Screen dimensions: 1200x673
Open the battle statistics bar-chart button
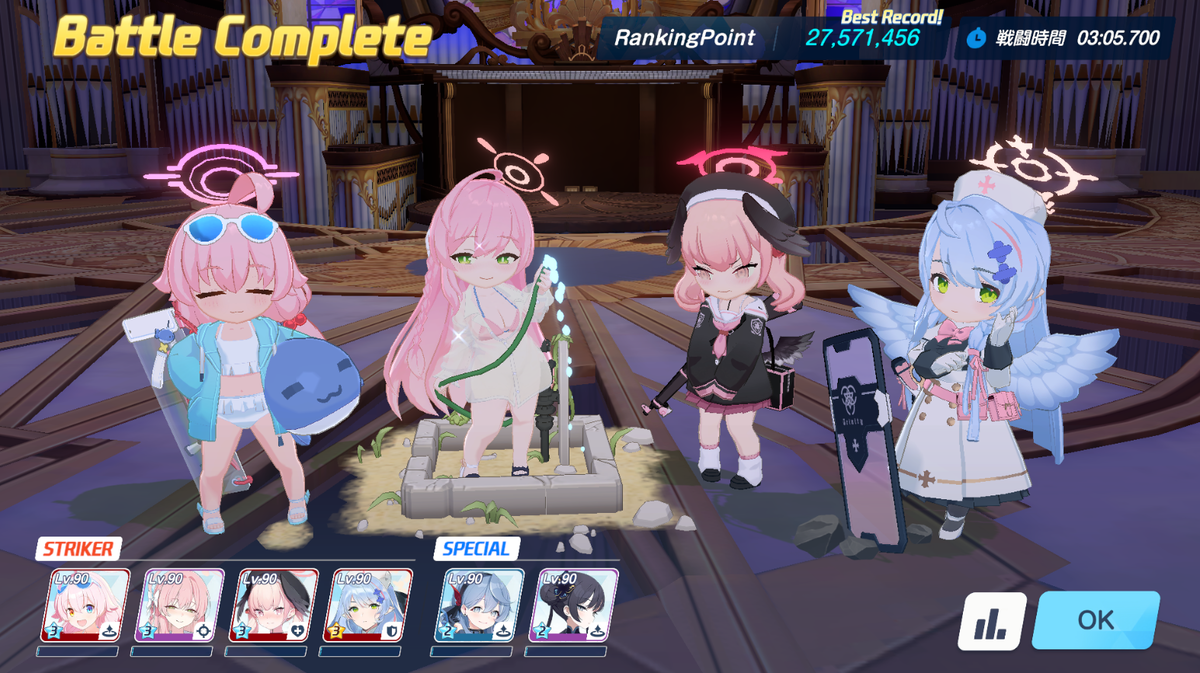(992, 621)
